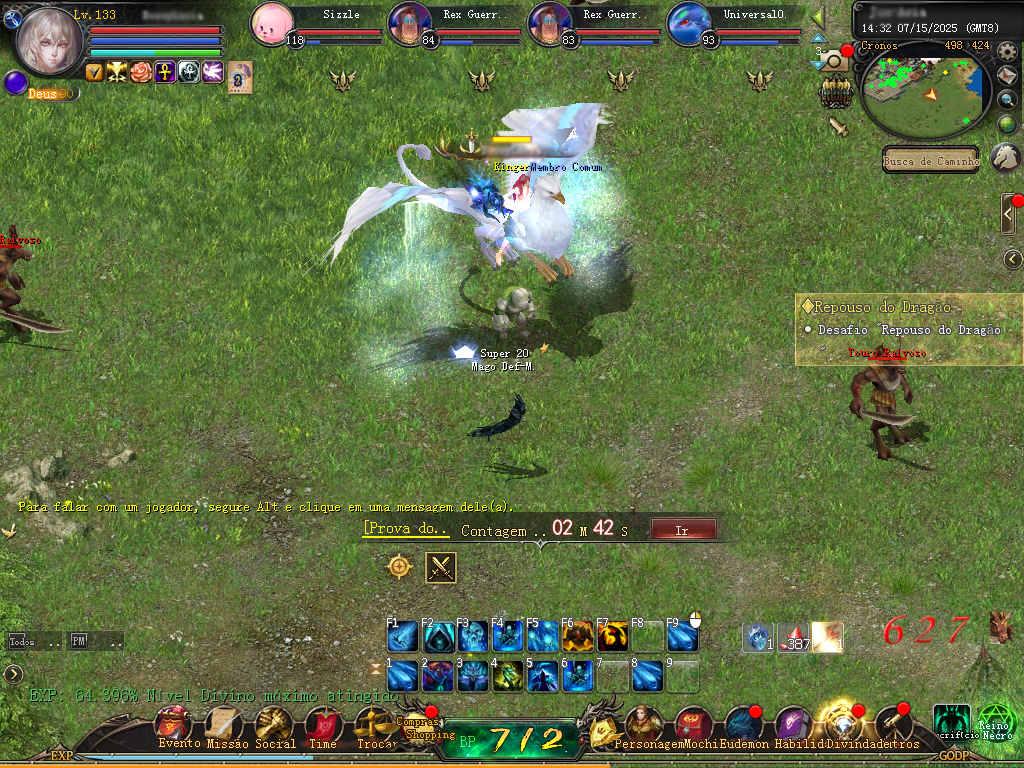Viewport: 1024px width, 768px height.
Task: Open the Trocar exchange menu
Action: click(x=372, y=724)
